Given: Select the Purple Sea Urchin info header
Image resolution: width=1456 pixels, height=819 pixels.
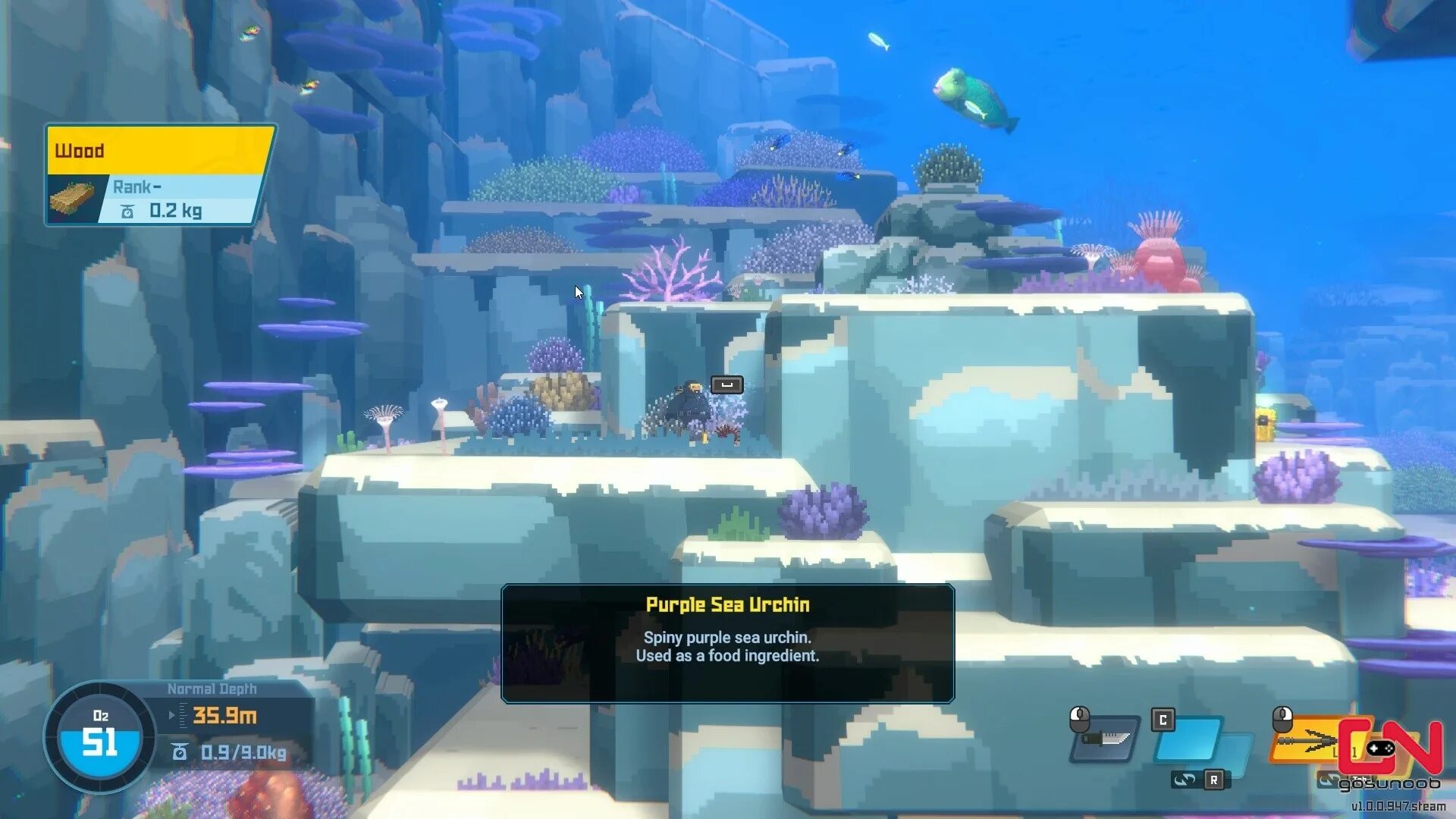Looking at the screenshot, I should coord(726,606).
